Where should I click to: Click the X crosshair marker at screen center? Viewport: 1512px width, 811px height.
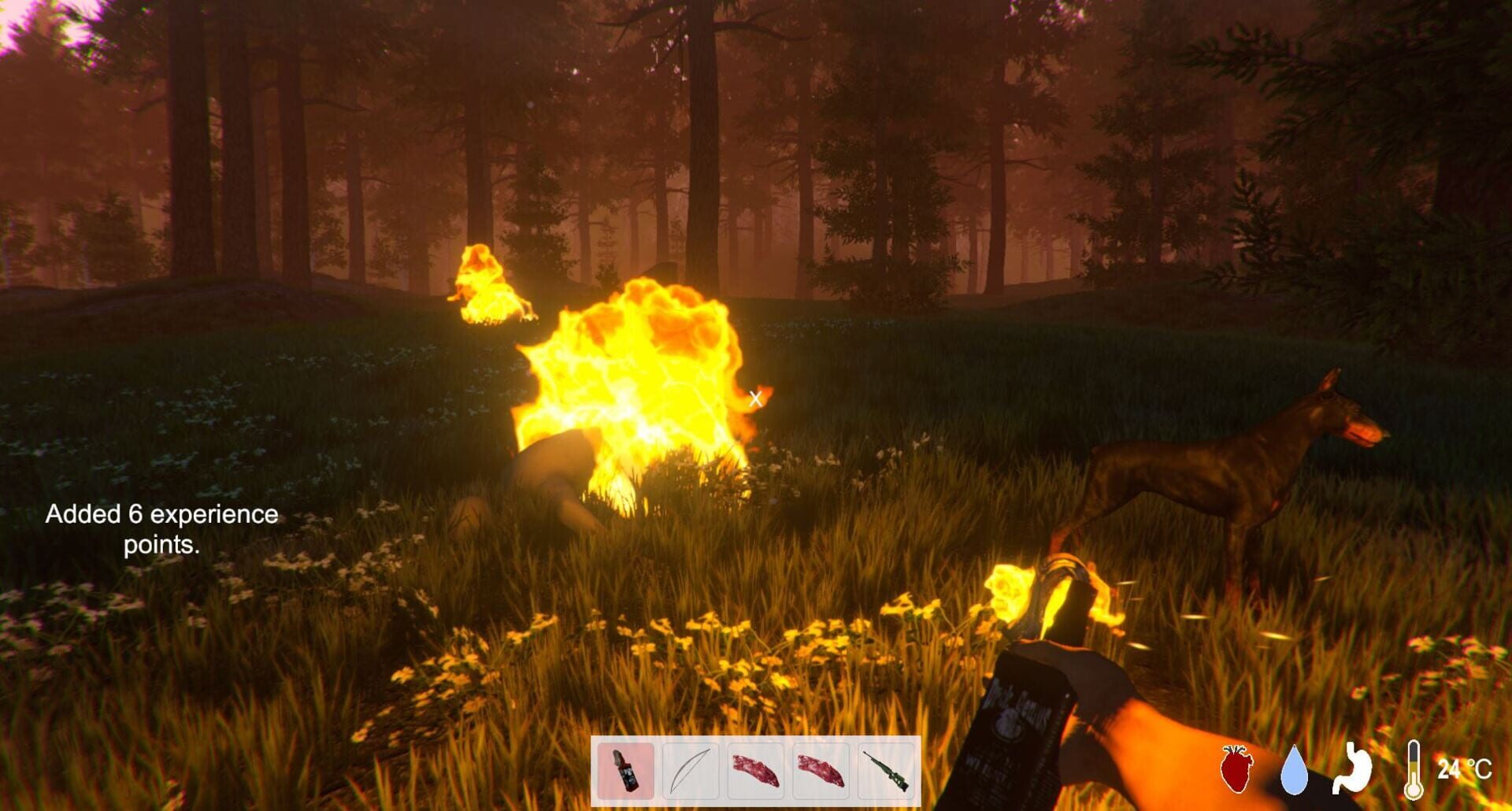pyautogui.click(x=755, y=399)
